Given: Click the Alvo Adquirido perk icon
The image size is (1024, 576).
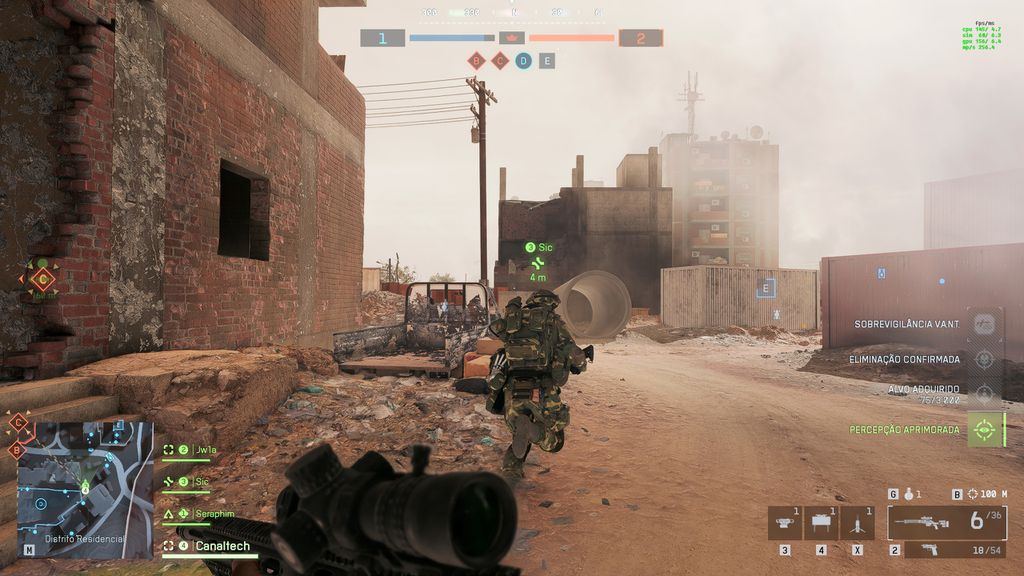Looking at the screenshot, I should [985, 393].
